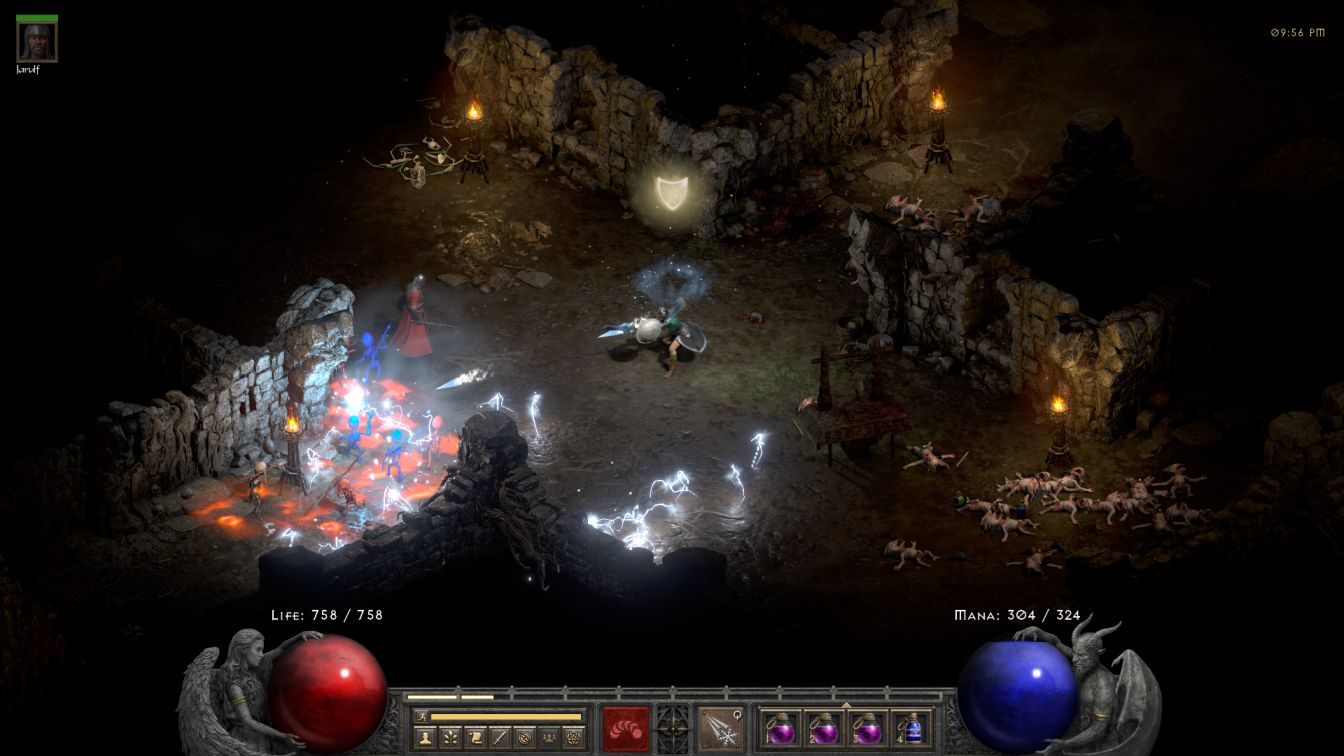Image resolution: width=1344 pixels, height=756 pixels.
Task: Open the character screen bust icon
Action: (x=425, y=738)
